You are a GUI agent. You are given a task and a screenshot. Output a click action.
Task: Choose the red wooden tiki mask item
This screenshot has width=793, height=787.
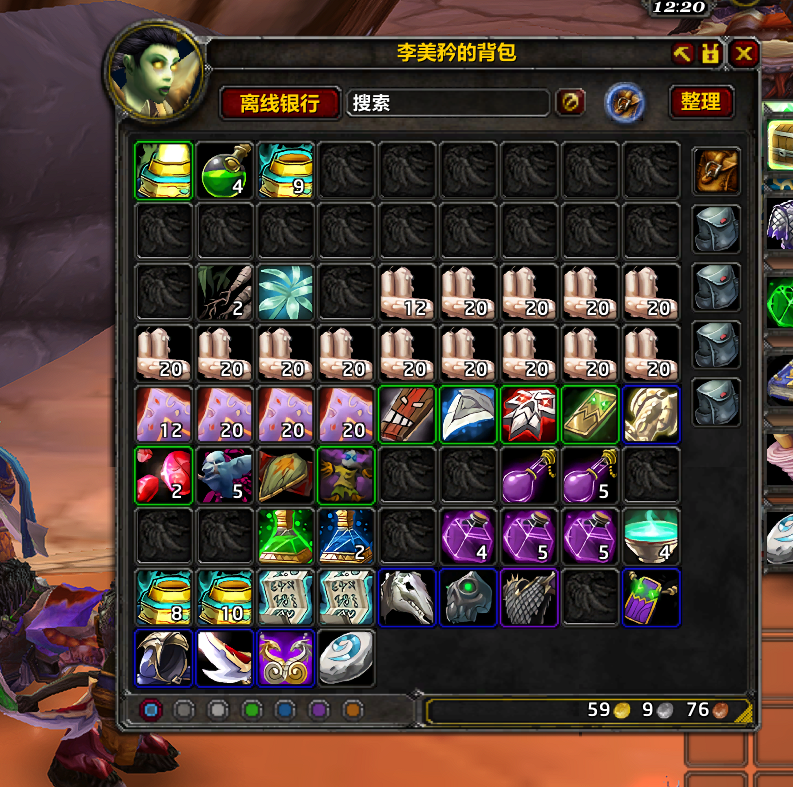point(408,415)
